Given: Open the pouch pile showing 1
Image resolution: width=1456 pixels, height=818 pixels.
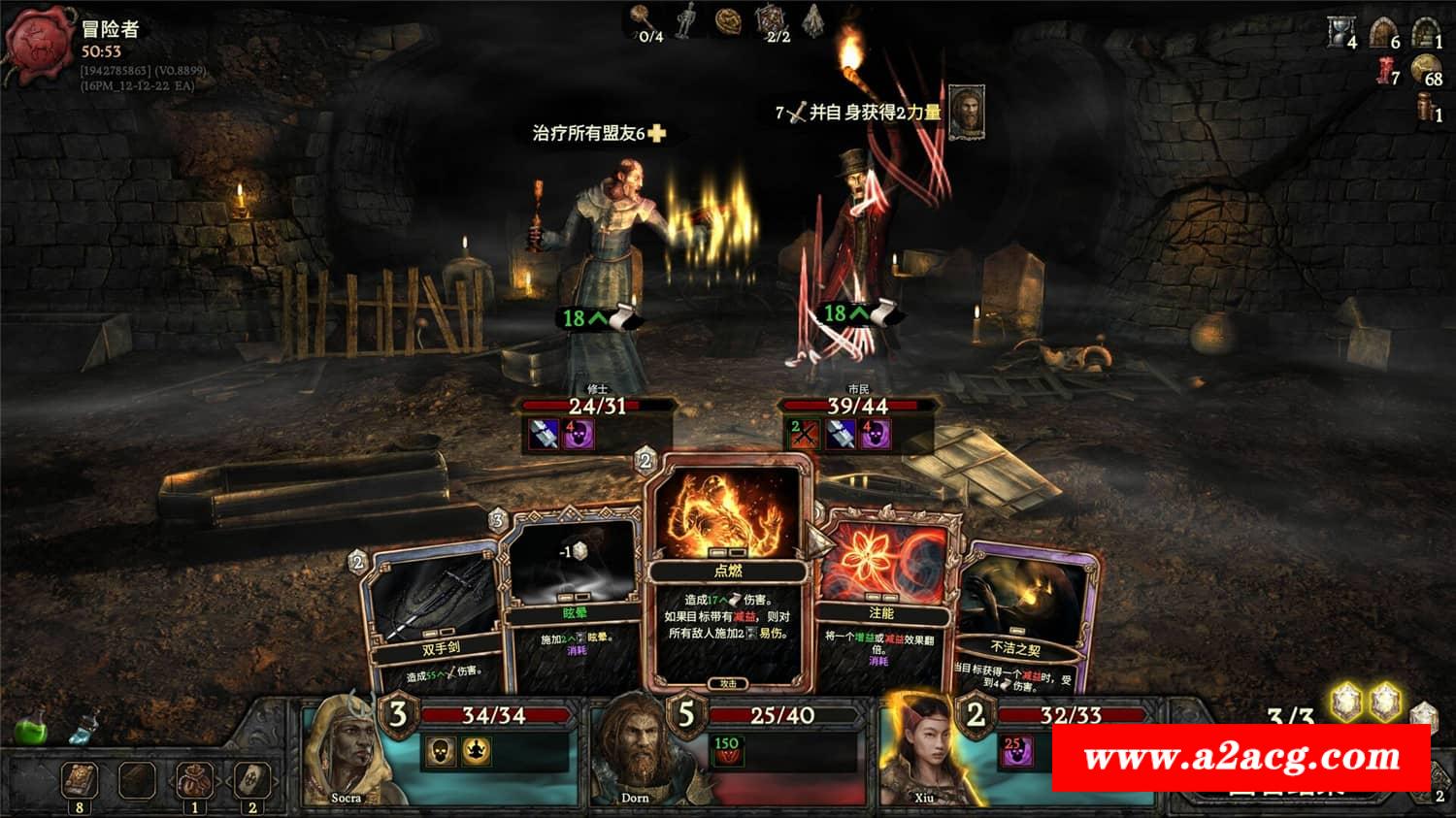Looking at the screenshot, I should 194,779.
